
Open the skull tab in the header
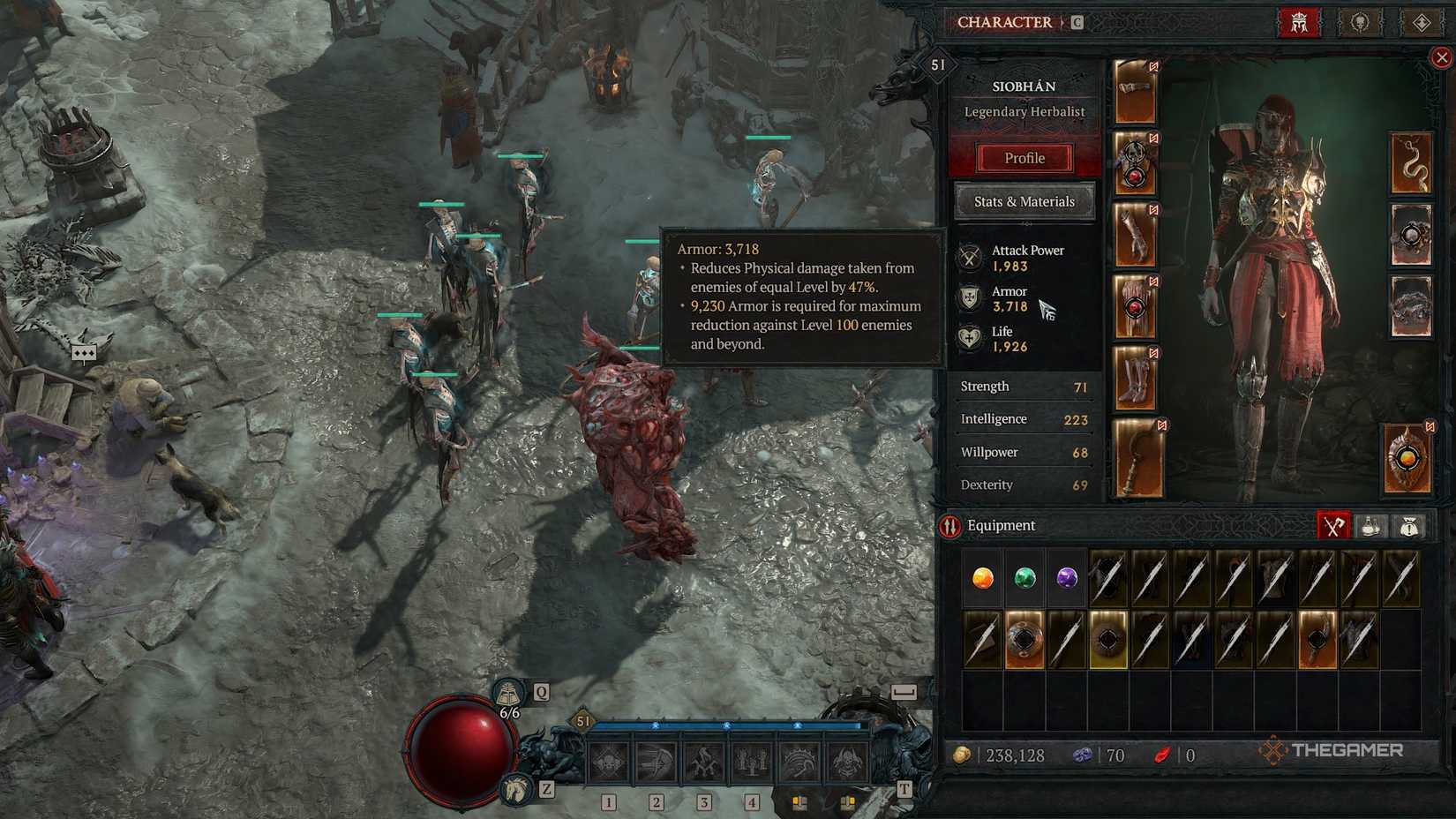click(x=1360, y=23)
